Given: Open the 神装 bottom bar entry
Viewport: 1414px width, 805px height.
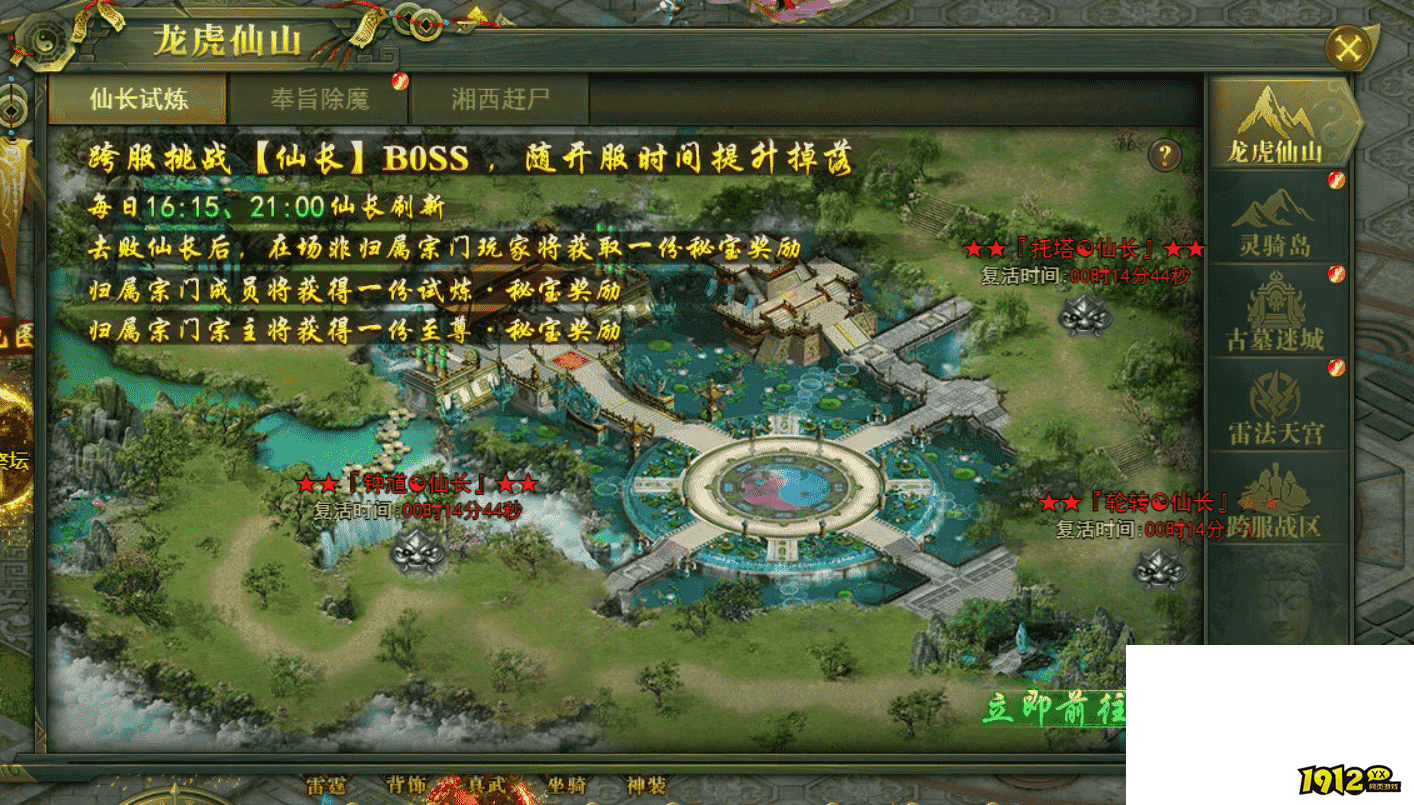Looking at the screenshot, I should (646, 786).
